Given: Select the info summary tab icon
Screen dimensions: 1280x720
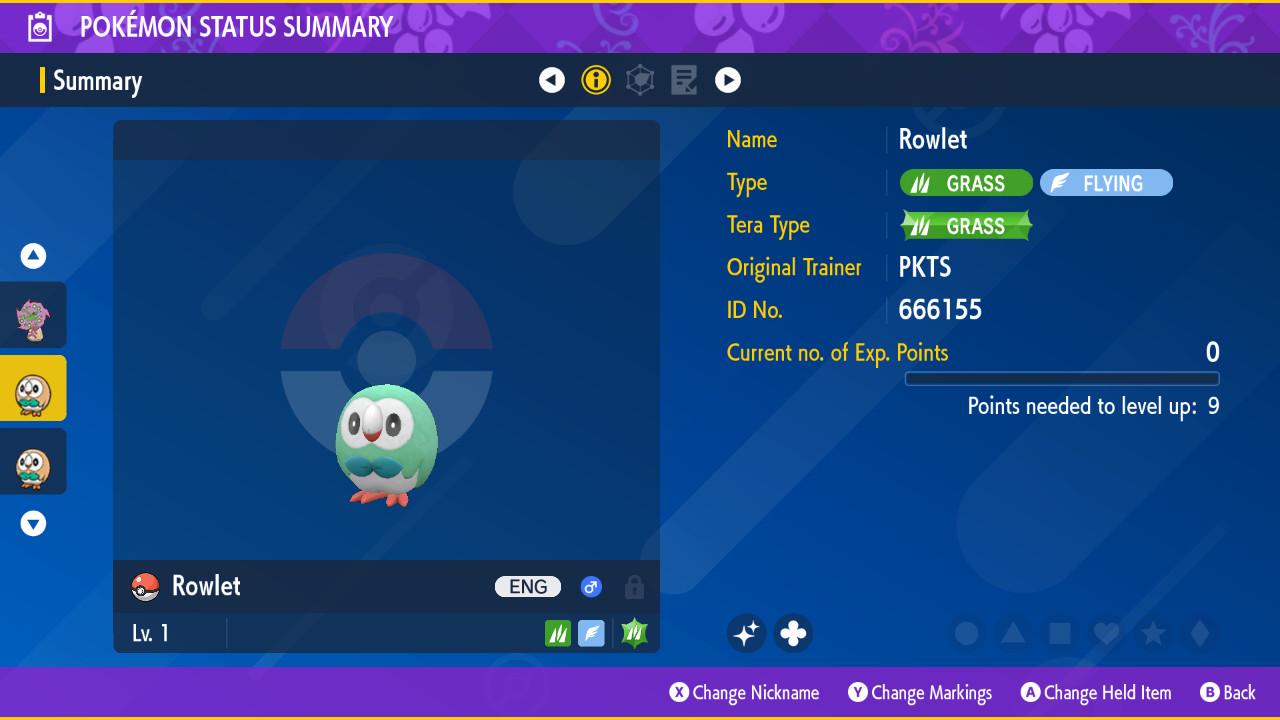Looking at the screenshot, I should [x=596, y=80].
